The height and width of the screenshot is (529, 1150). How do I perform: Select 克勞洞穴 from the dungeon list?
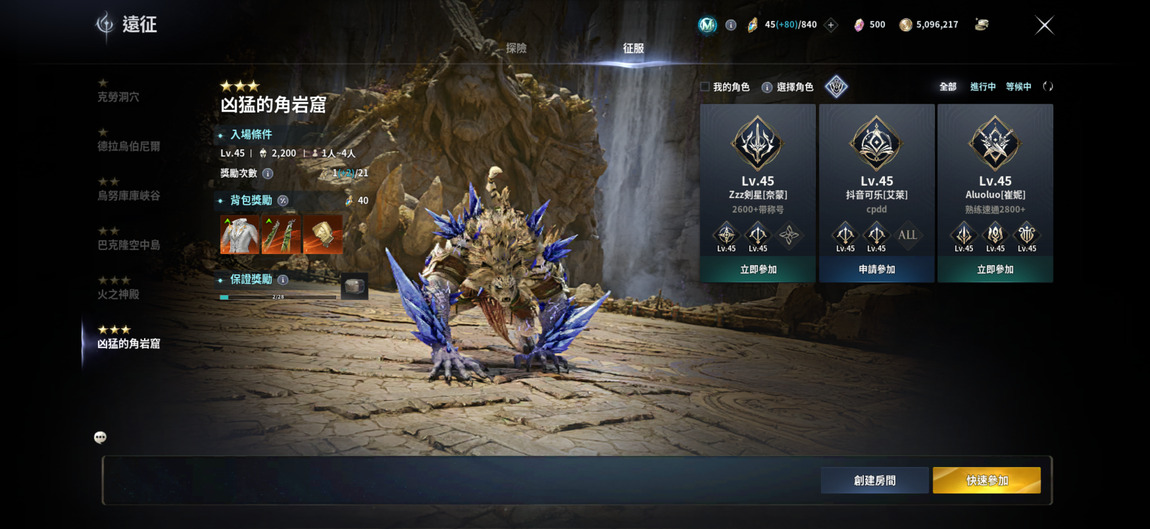point(118,97)
